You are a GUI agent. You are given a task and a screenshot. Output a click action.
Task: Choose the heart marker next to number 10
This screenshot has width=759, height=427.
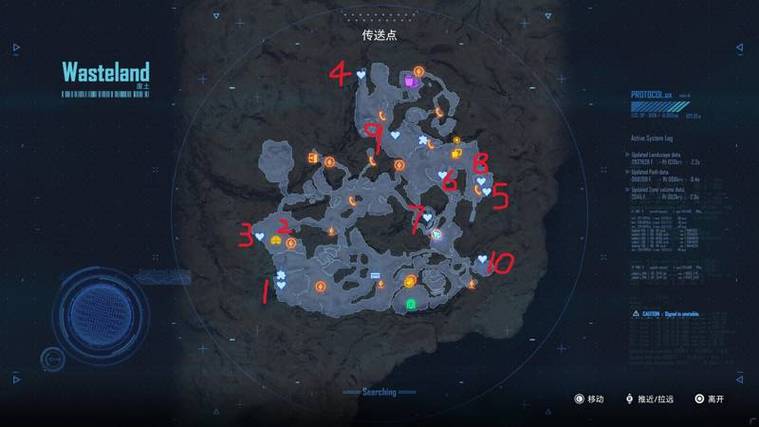click(x=481, y=259)
